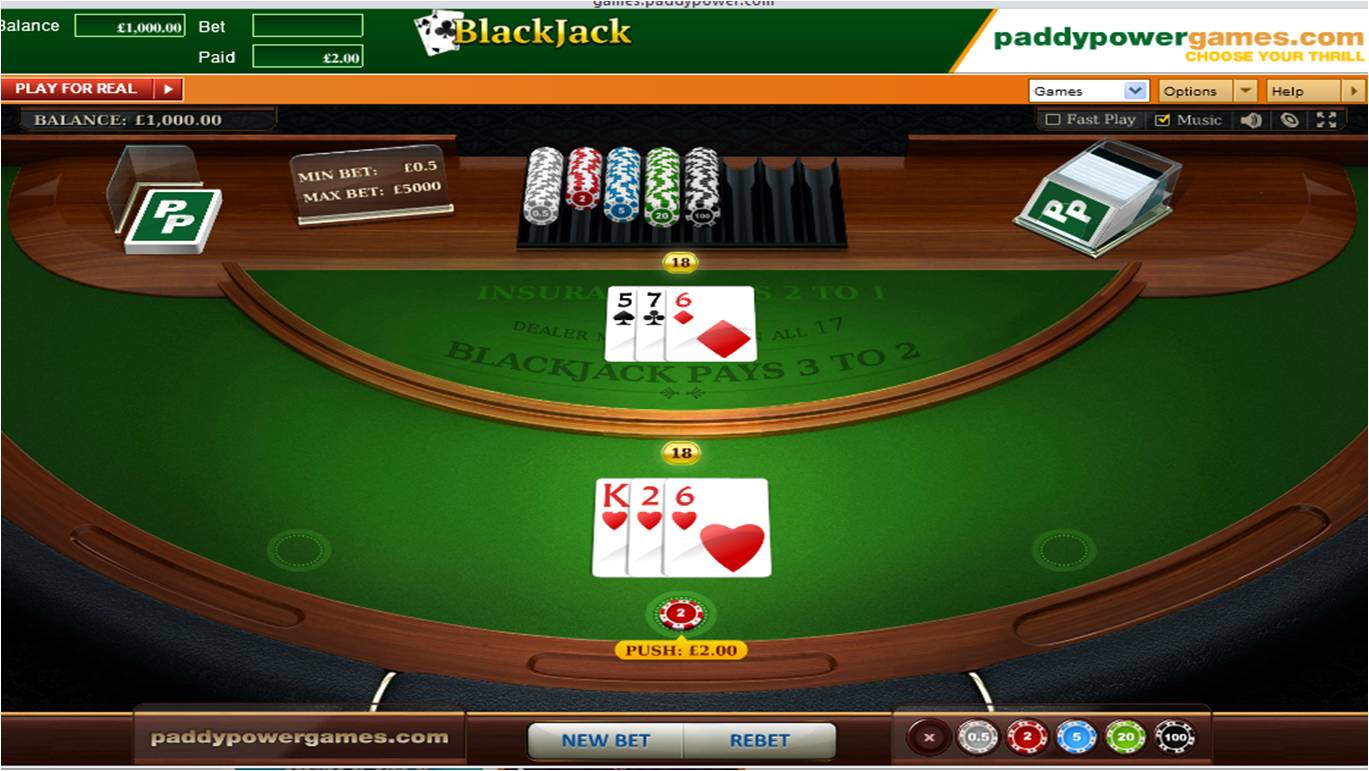Choose the blue 5 chip in the bottom tray
The width and height of the screenshot is (1369, 771).
point(1076,738)
